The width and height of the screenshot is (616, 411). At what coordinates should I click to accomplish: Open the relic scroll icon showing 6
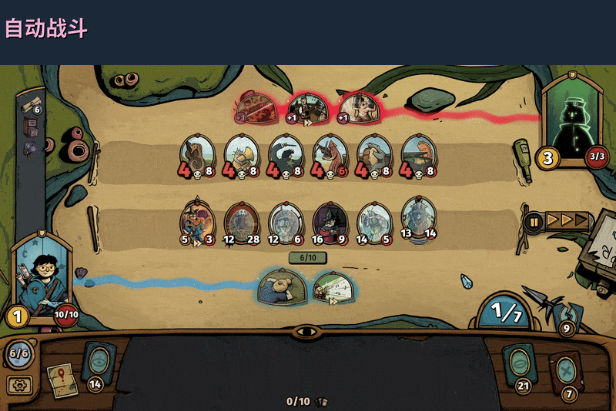pyautogui.click(x=30, y=105)
